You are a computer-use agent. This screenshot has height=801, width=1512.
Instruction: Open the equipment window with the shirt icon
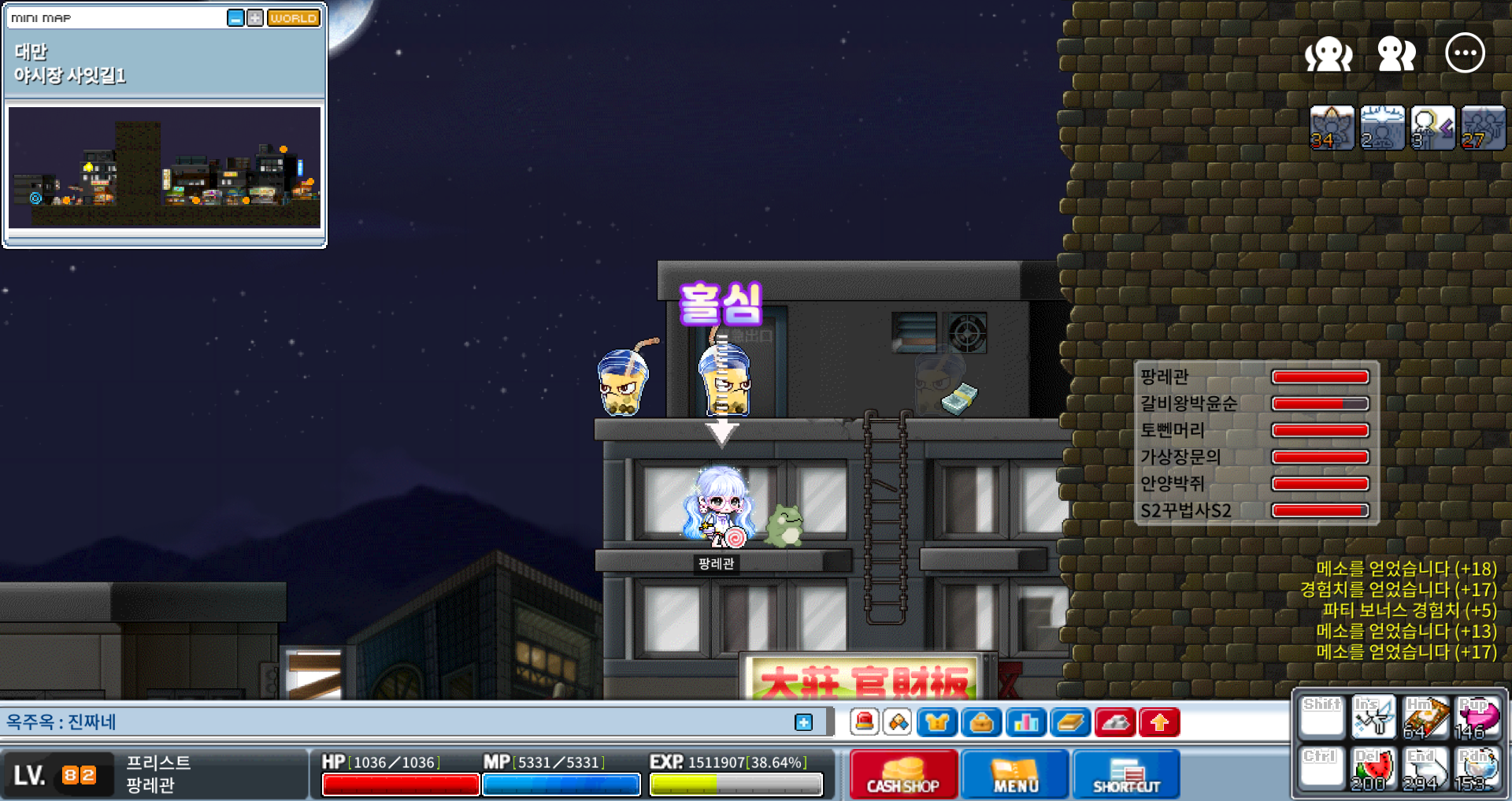936,722
